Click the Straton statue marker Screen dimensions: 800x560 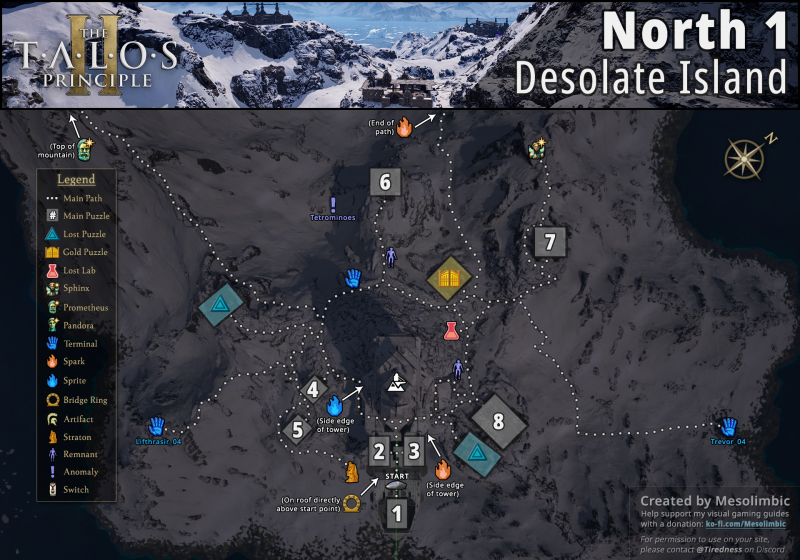pyautogui.click(x=351, y=470)
